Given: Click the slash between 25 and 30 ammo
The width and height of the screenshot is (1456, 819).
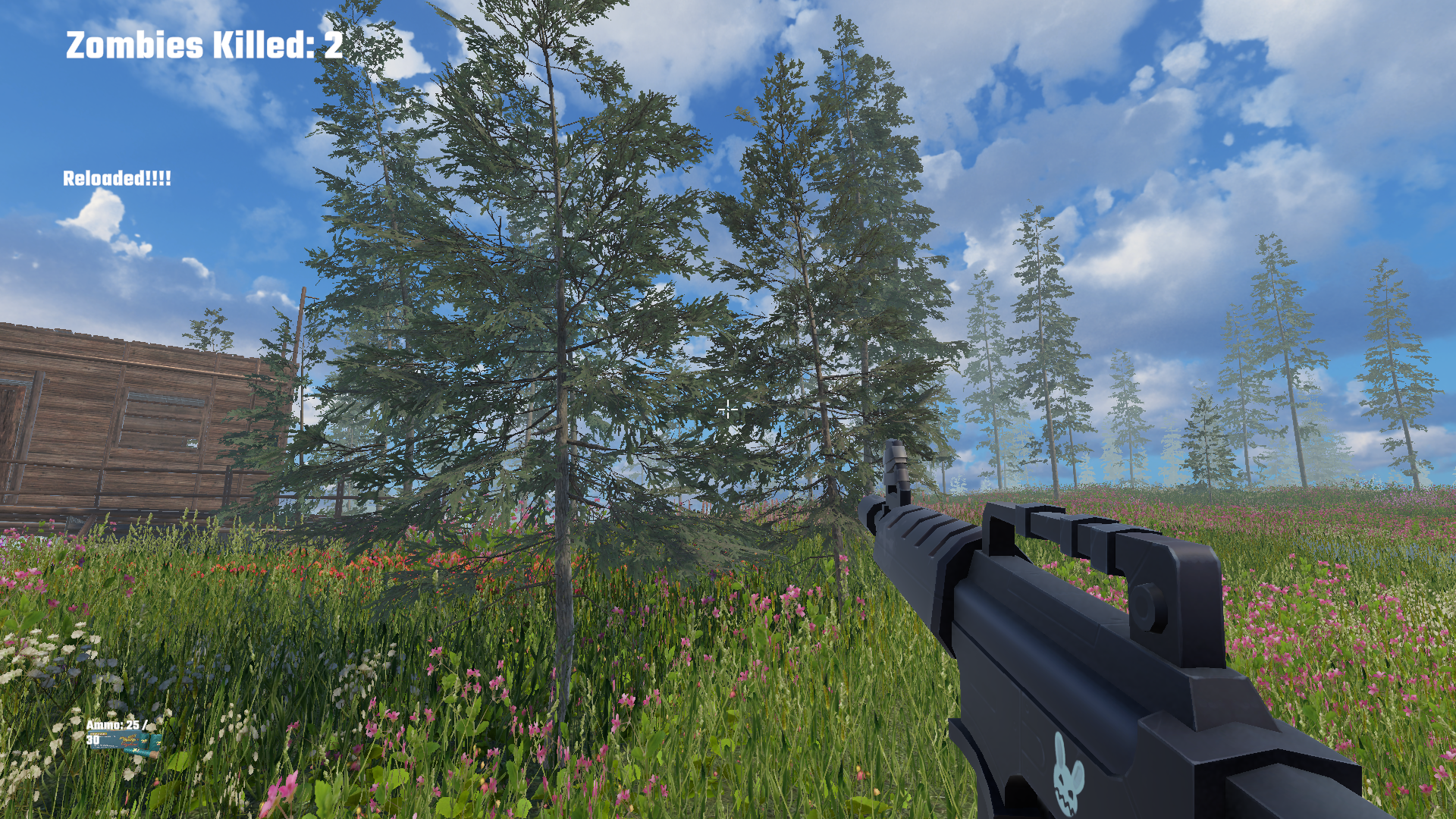Looking at the screenshot, I should pos(146,724).
